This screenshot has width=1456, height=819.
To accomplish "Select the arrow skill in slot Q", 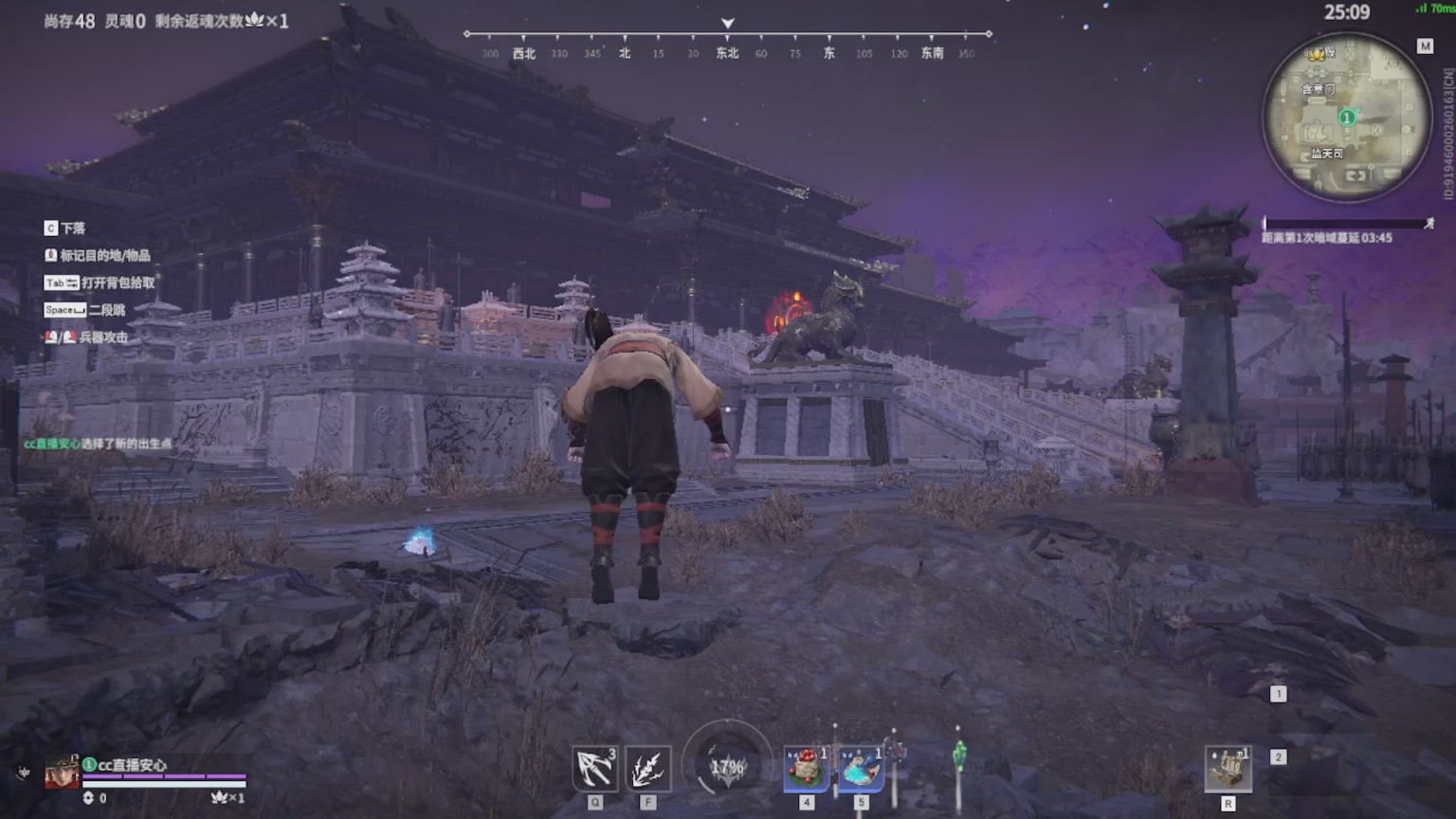I will pos(593,768).
